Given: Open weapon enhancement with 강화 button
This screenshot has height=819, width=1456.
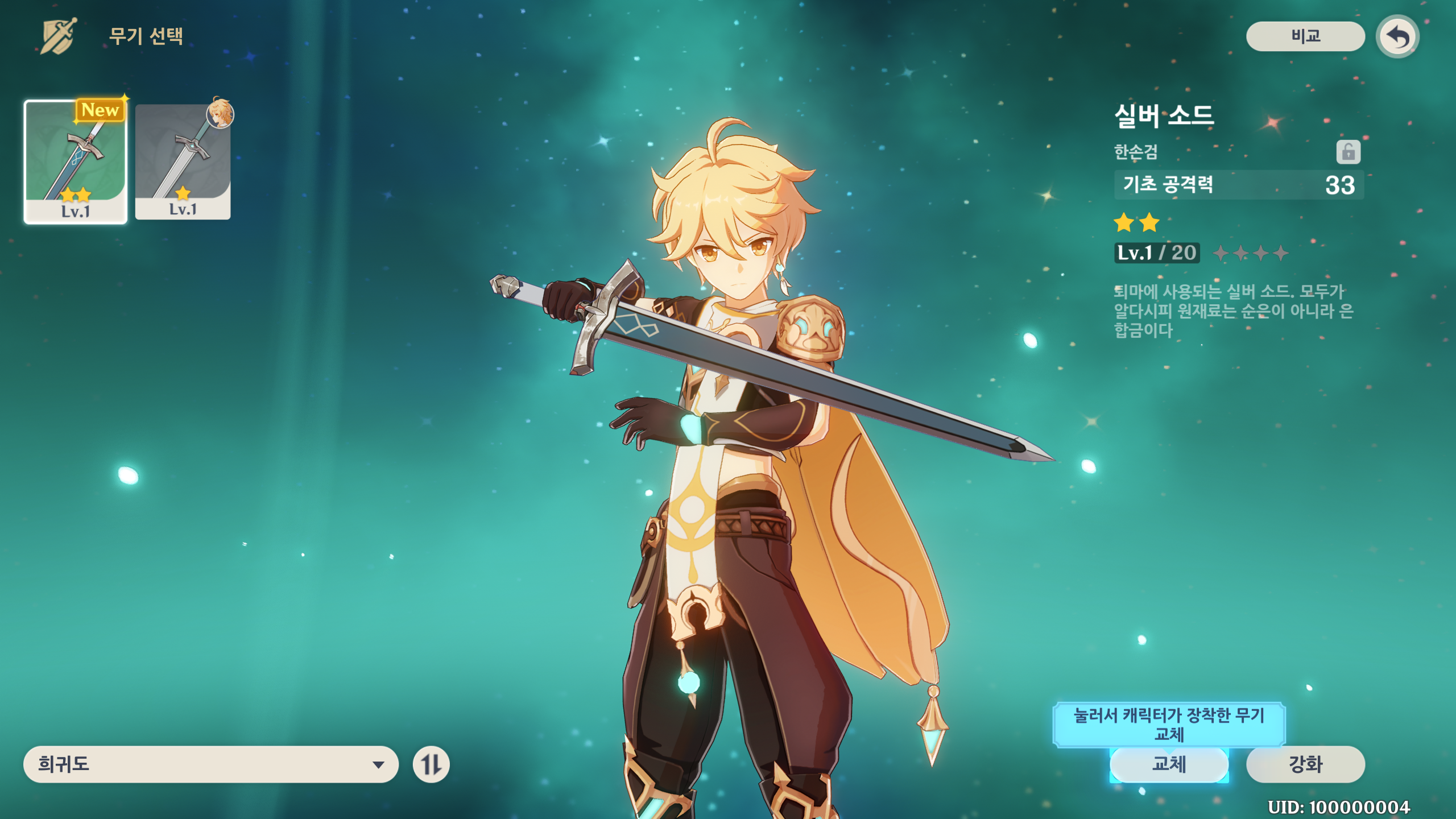Looking at the screenshot, I should tap(1305, 764).
